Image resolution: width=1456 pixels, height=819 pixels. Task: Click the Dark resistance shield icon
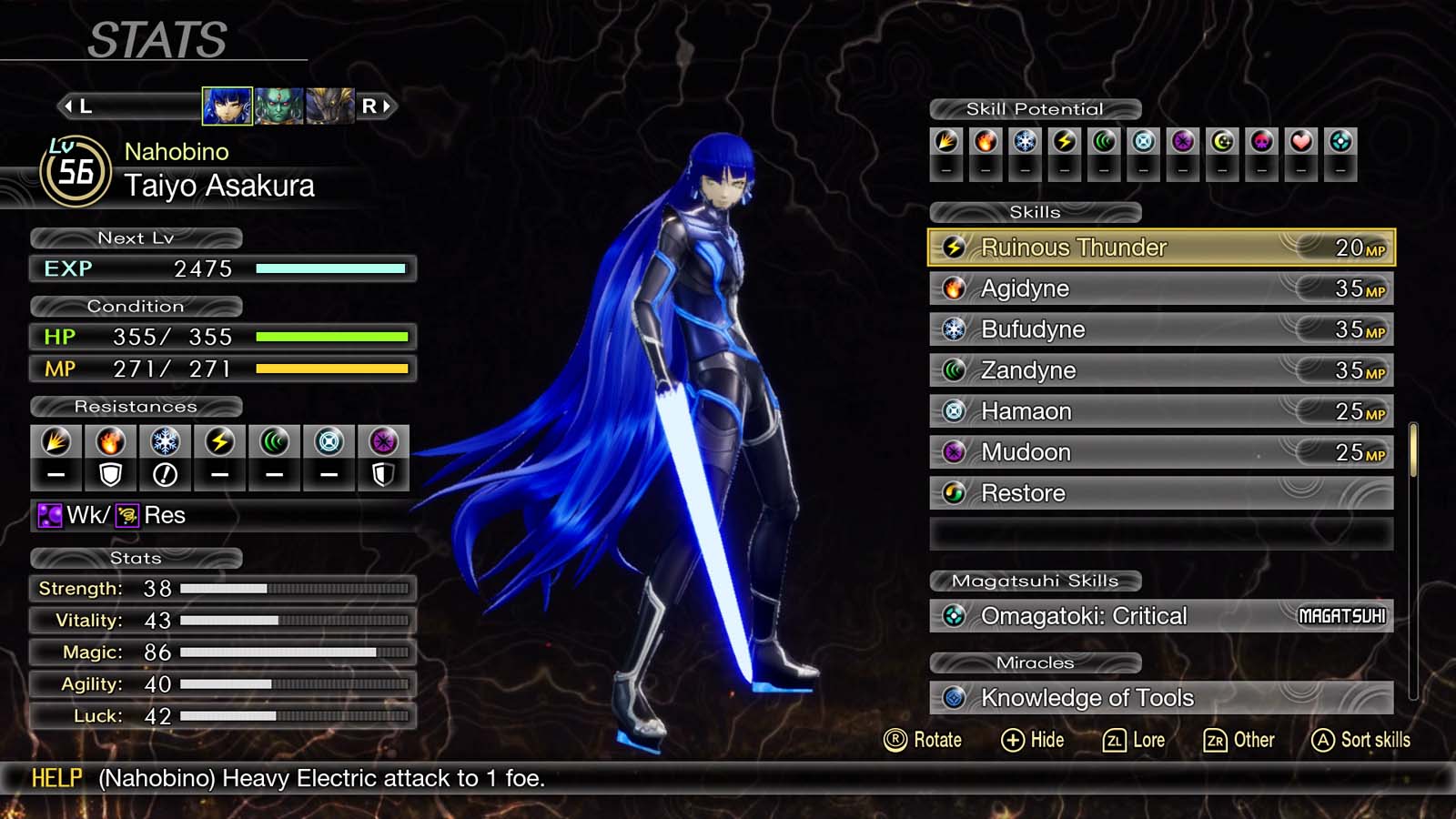[x=383, y=471]
